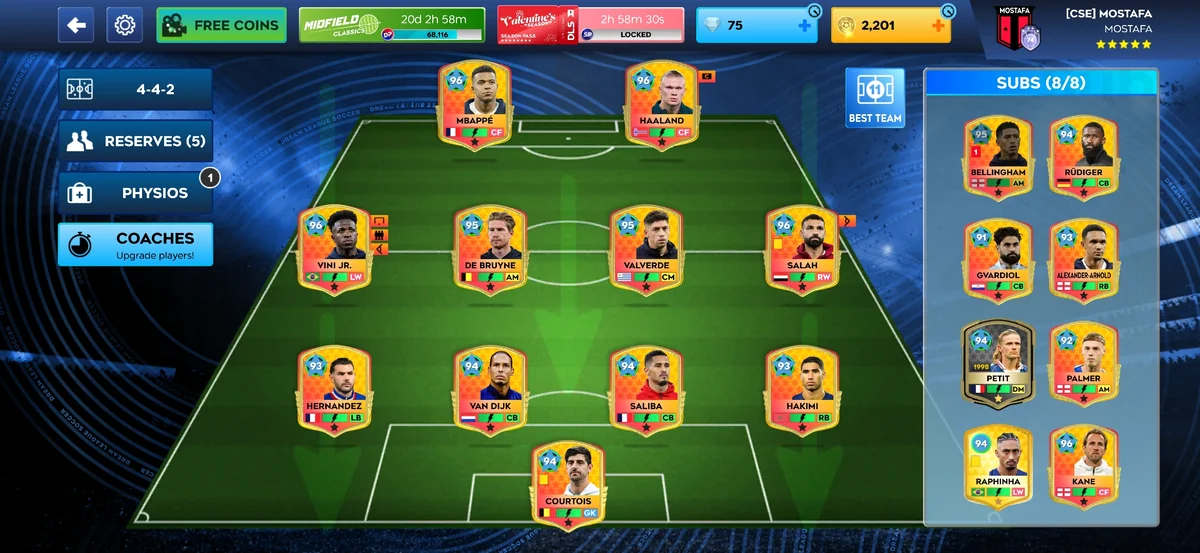
Task: Select substitute Kane's card
Action: (1083, 466)
